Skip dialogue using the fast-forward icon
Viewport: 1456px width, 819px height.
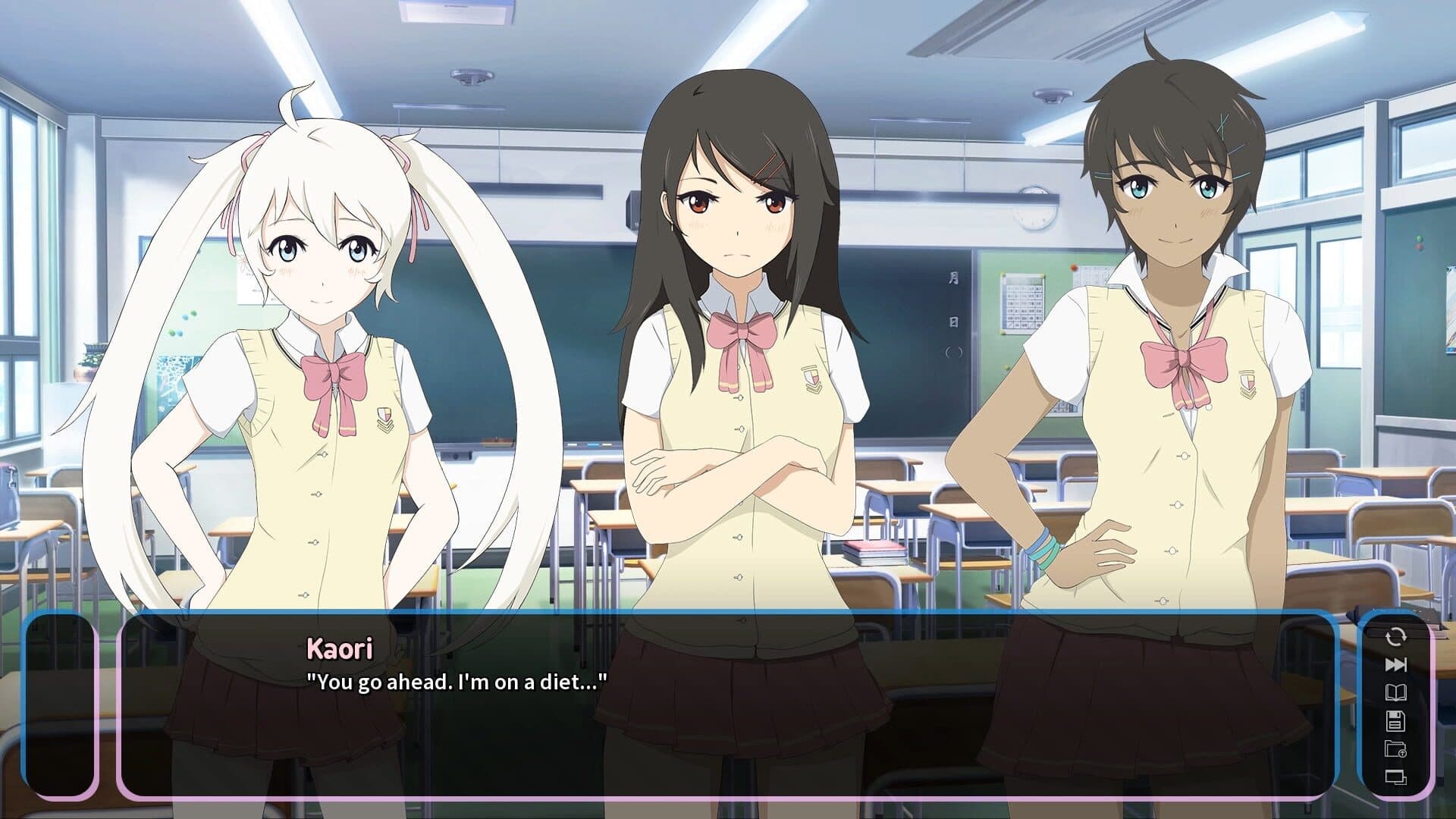[1395, 665]
